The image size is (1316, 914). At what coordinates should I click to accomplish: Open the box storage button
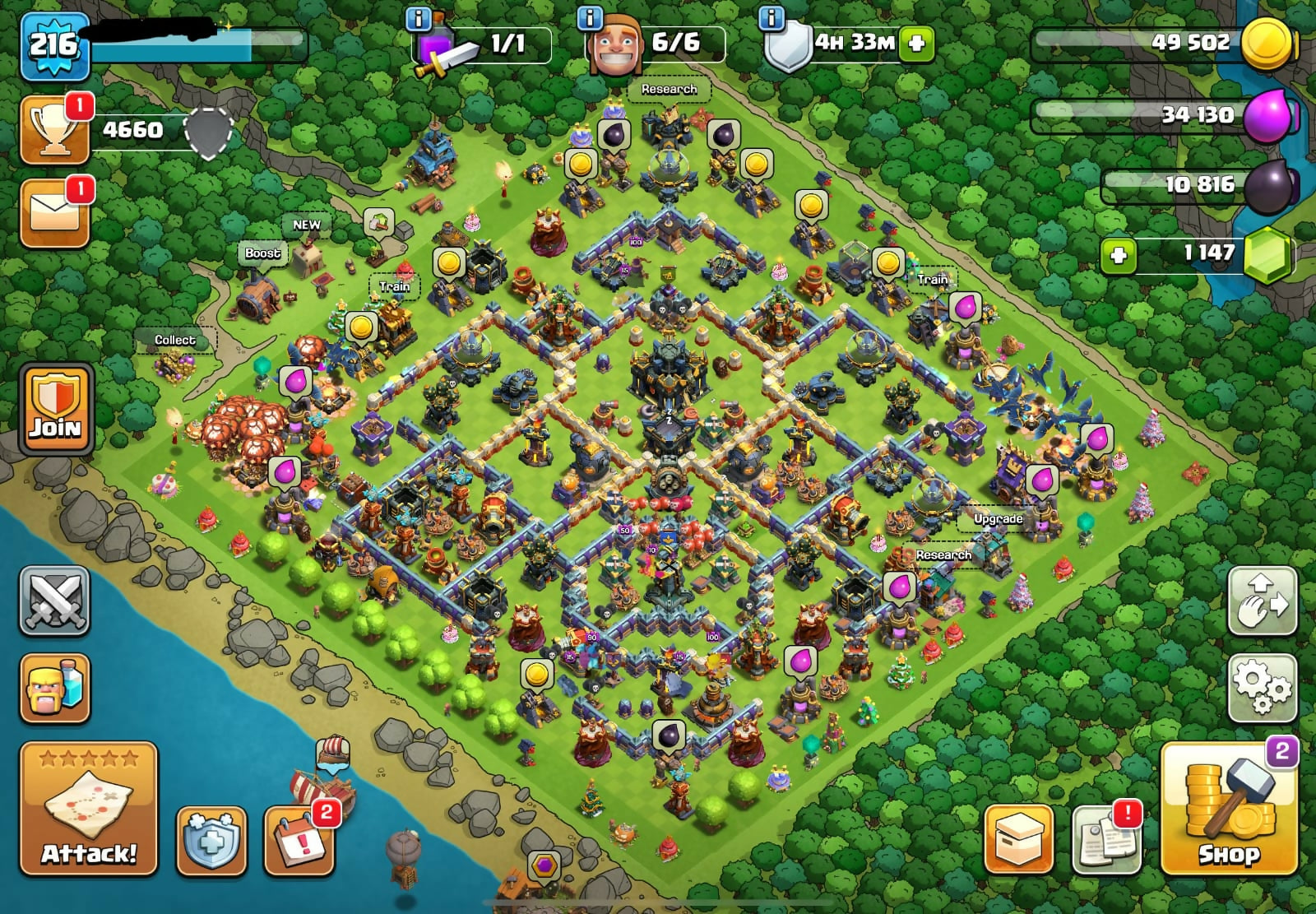[1019, 839]
